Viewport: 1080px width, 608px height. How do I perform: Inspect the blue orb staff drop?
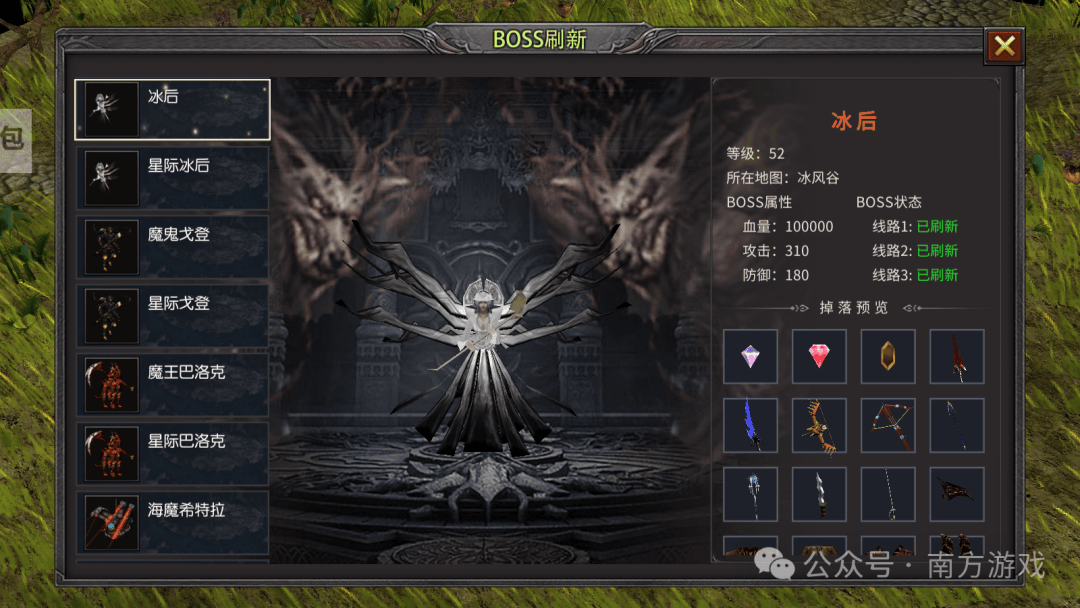751,494
